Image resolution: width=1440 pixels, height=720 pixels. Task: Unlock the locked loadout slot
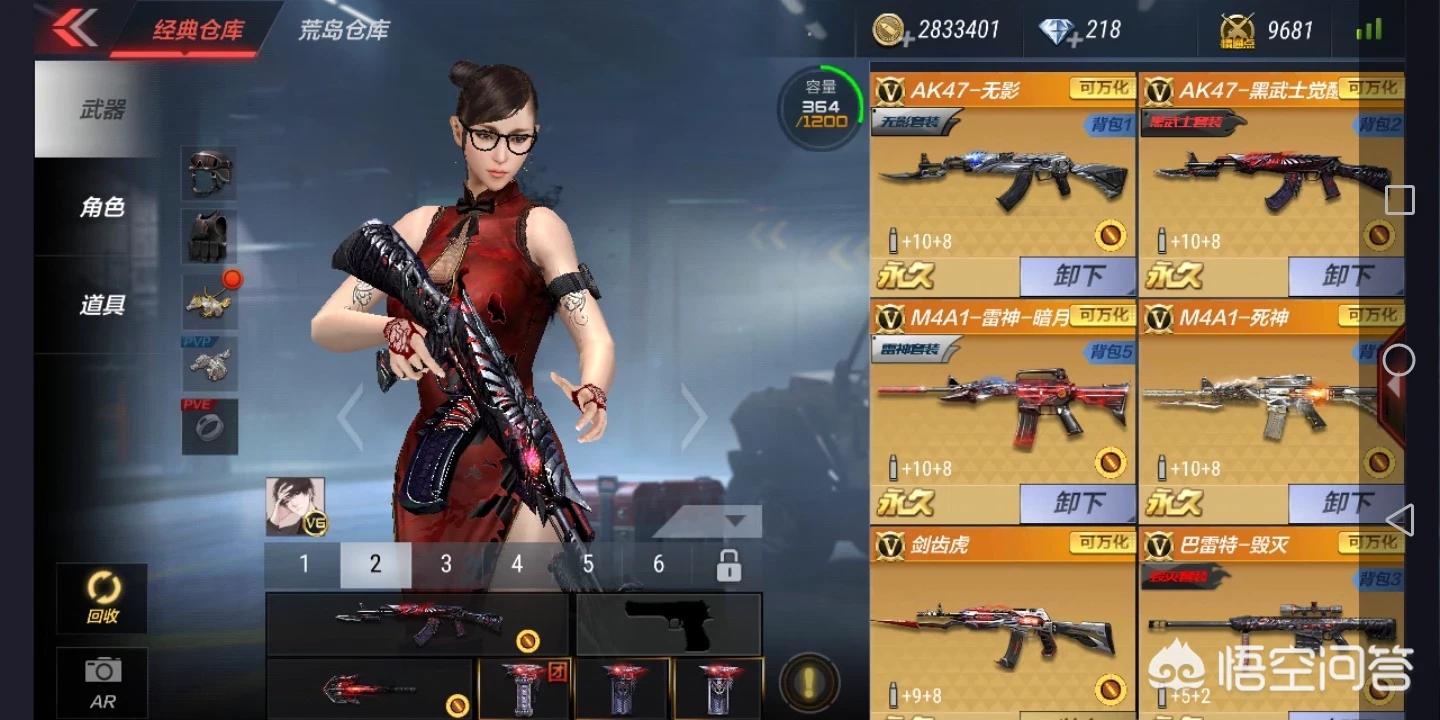tap(728, 565)
